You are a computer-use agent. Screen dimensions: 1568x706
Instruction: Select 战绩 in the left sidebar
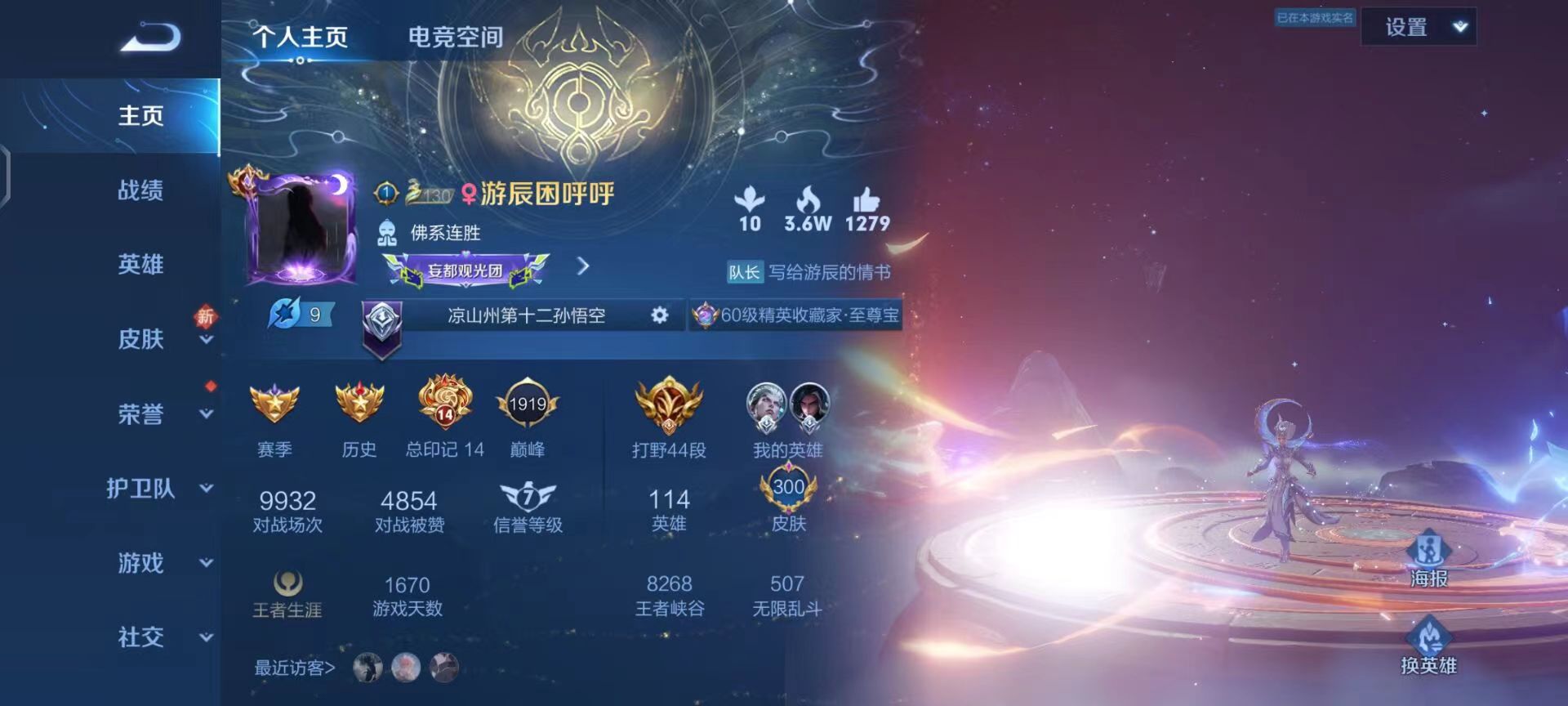[x=139, y=190]
